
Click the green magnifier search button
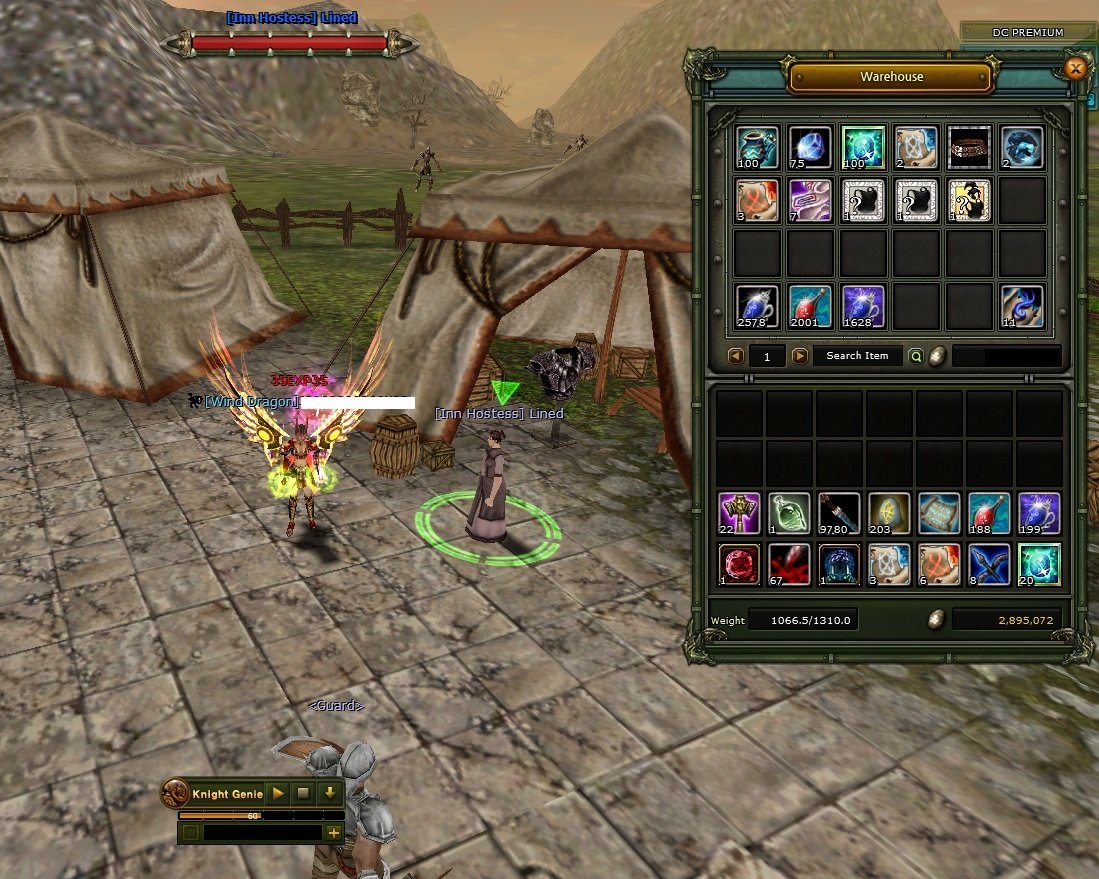[915, 356]
